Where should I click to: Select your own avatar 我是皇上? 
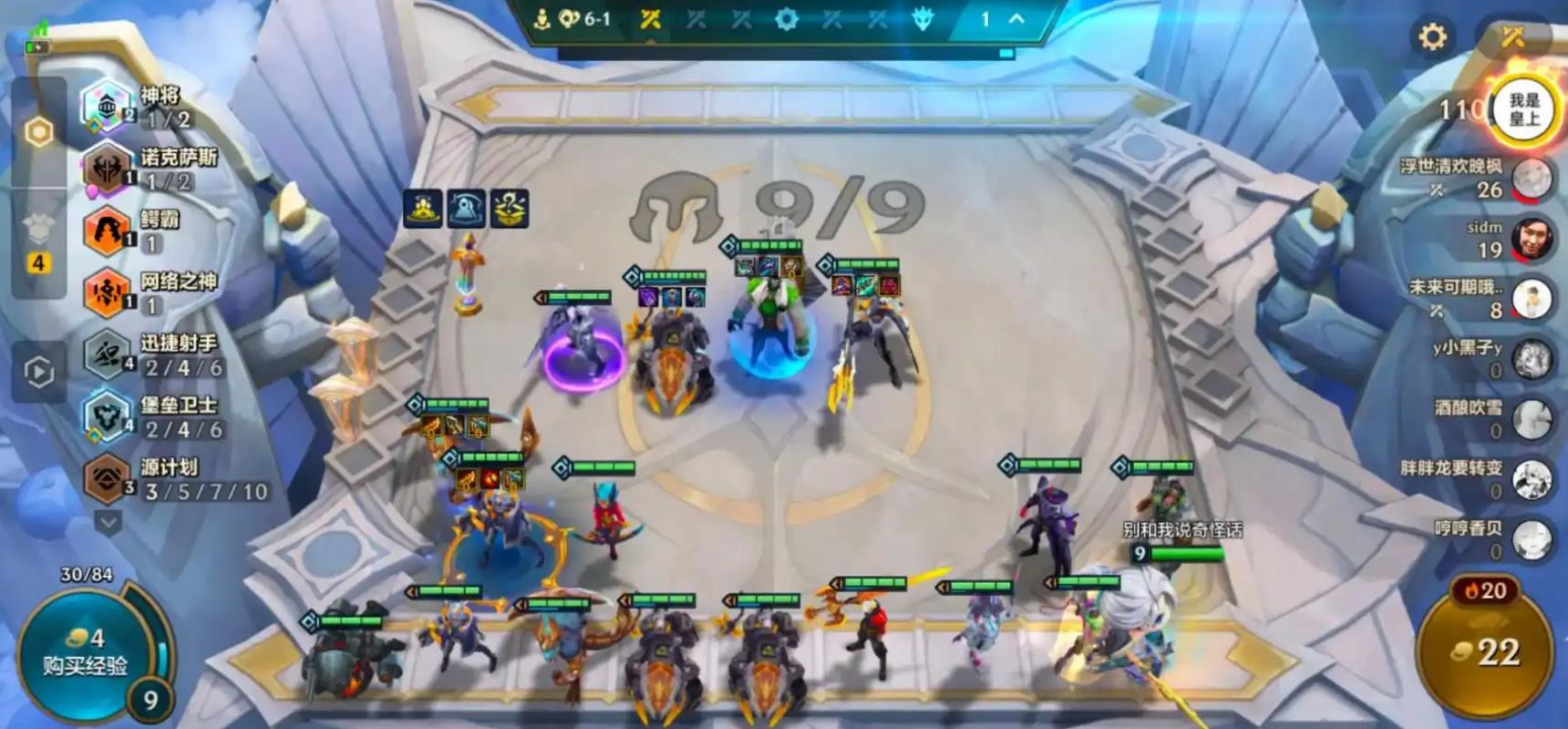[1522, 110]
